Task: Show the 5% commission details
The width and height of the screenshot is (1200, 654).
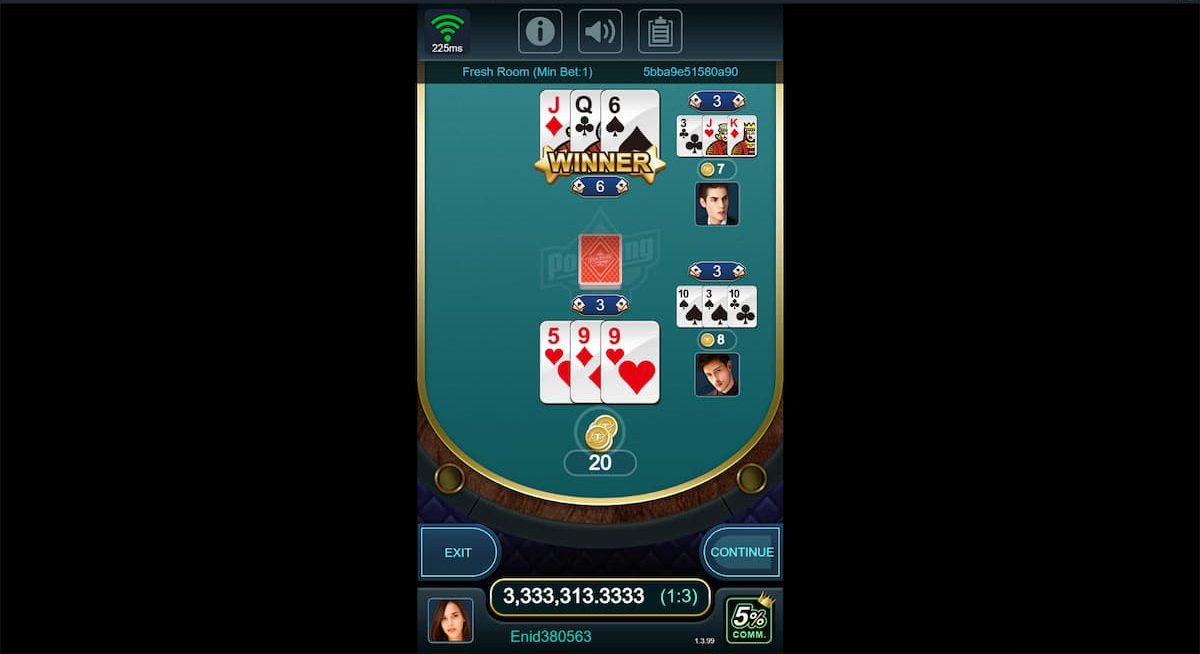Action: click(x=747, y=619)
